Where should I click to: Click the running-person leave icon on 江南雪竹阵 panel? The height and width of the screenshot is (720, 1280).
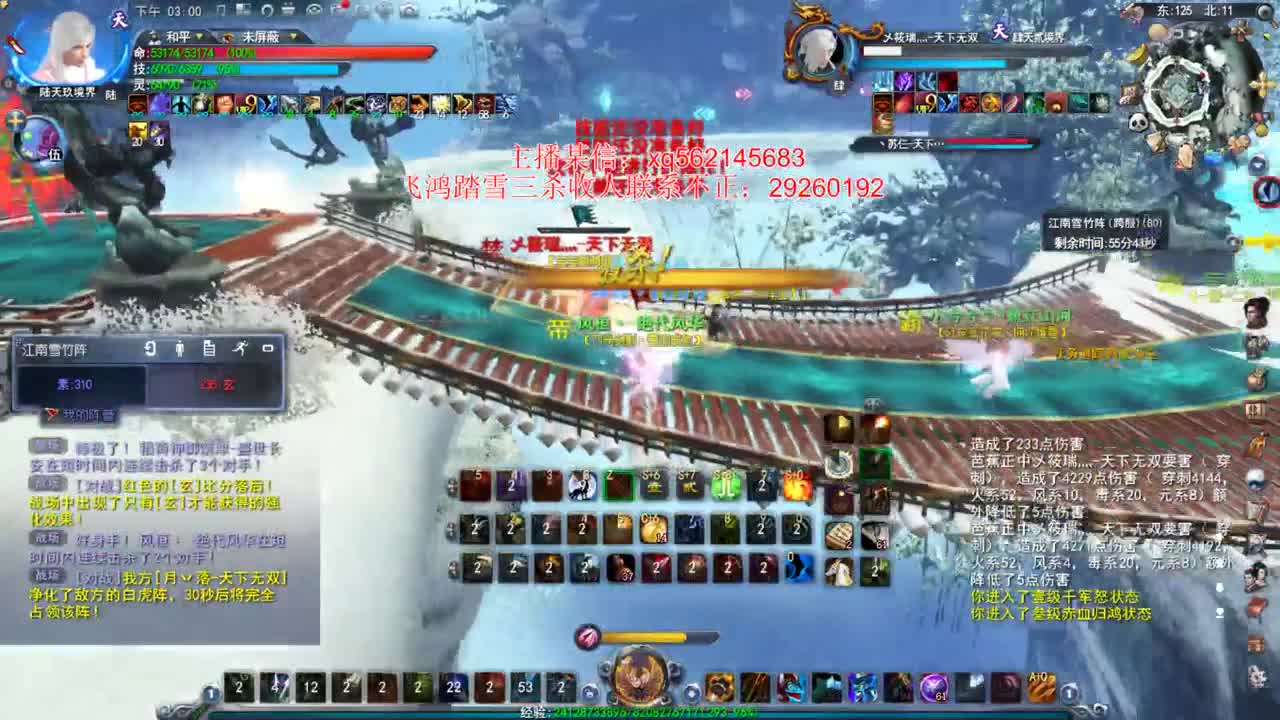241,349
